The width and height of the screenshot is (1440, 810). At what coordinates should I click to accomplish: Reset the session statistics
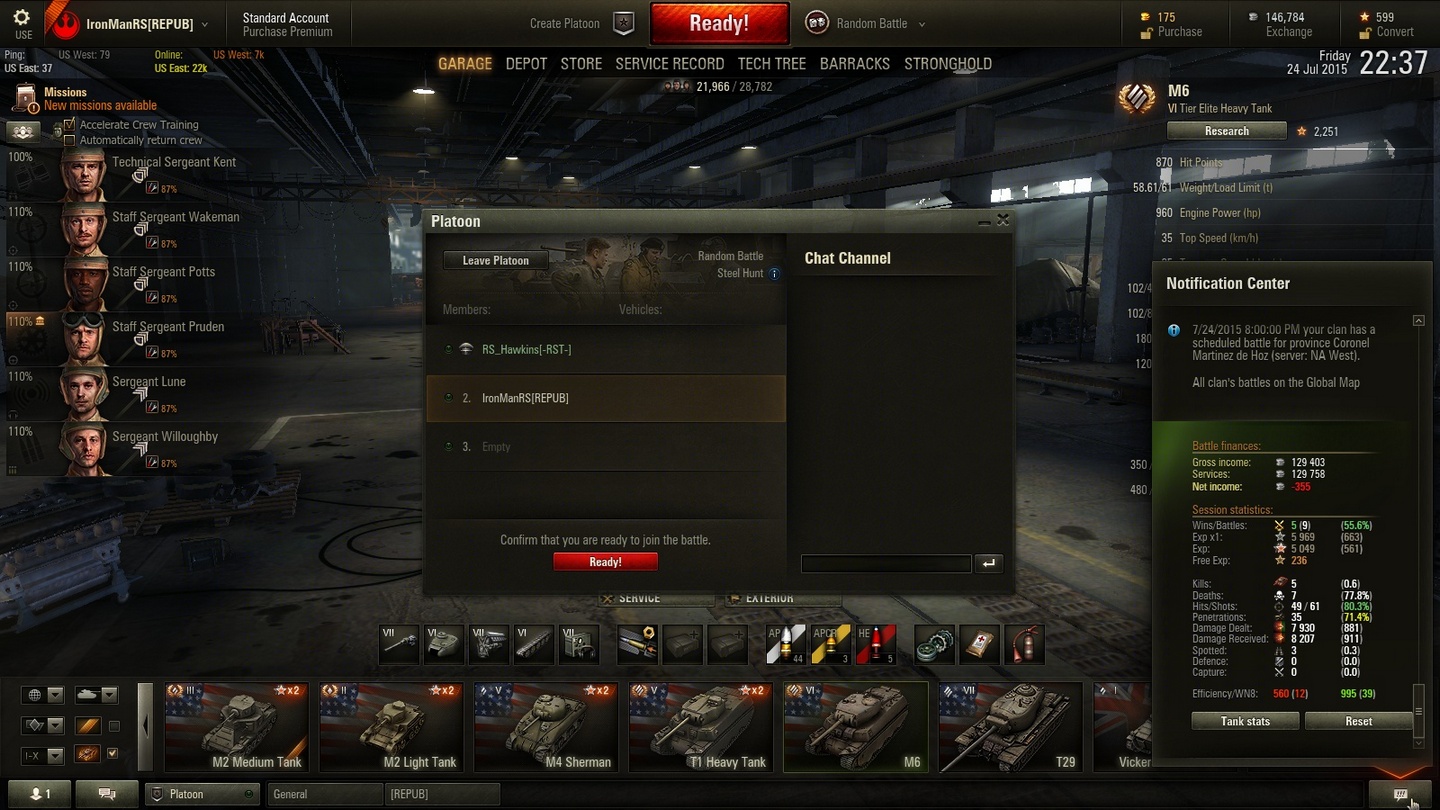(x=1358, y=721)
